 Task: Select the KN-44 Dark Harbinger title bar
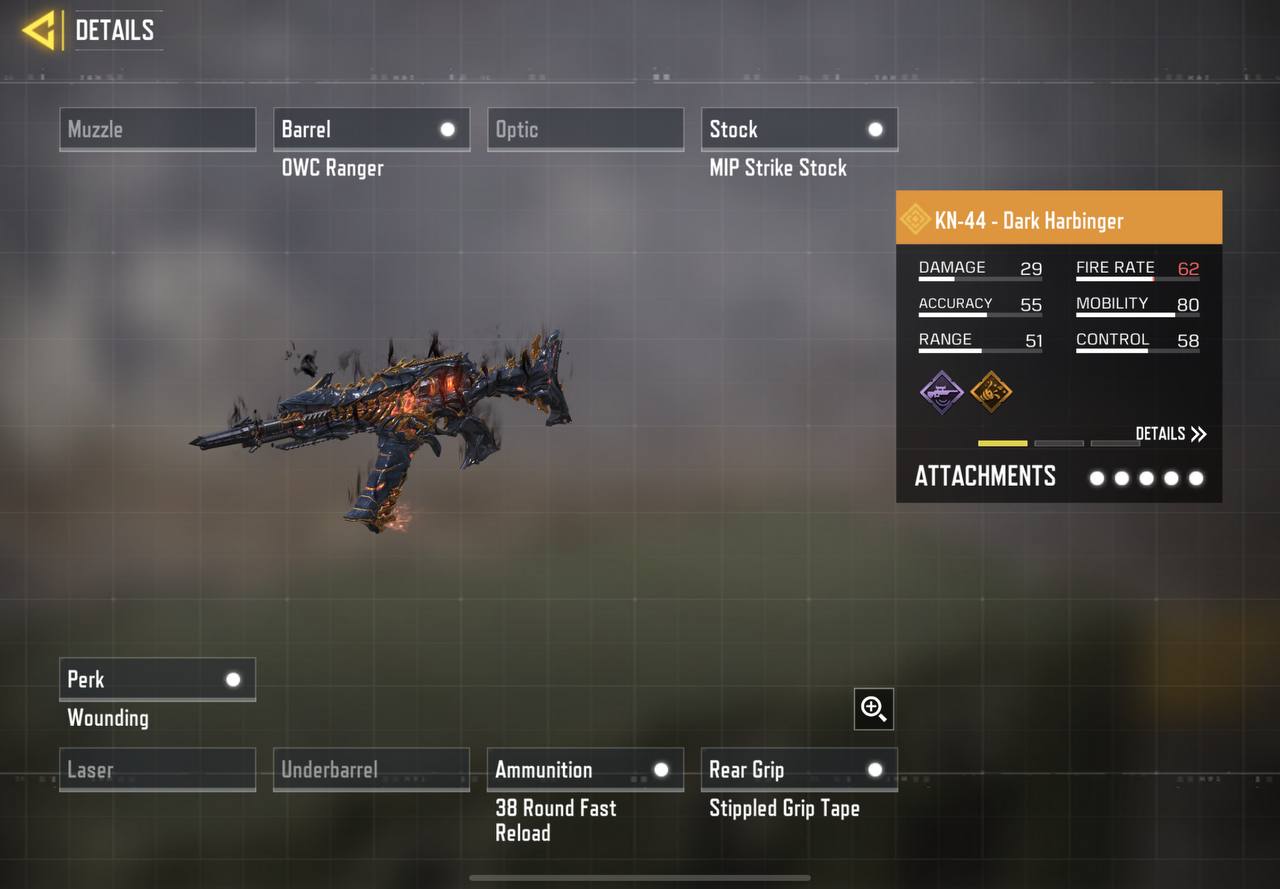tap(1058, 220)
